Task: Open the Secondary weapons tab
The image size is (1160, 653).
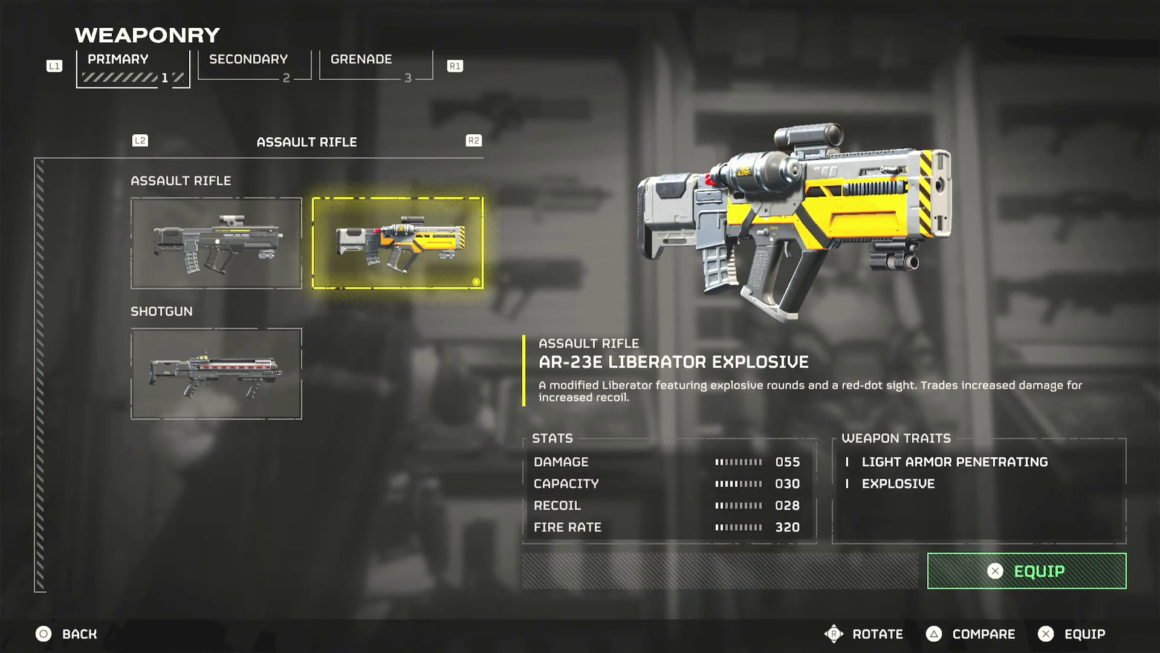Action: (x=254, y=65)
